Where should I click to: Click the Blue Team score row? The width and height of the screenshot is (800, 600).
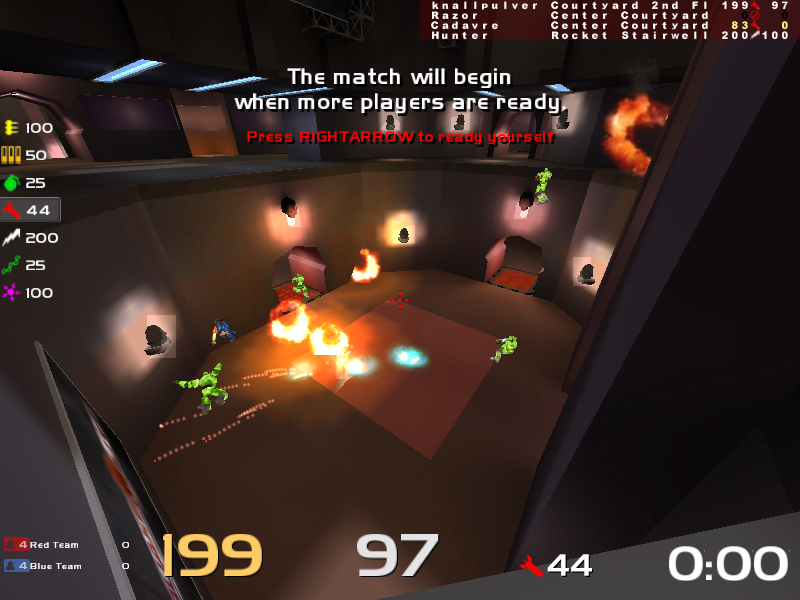[x=66, y=566]
